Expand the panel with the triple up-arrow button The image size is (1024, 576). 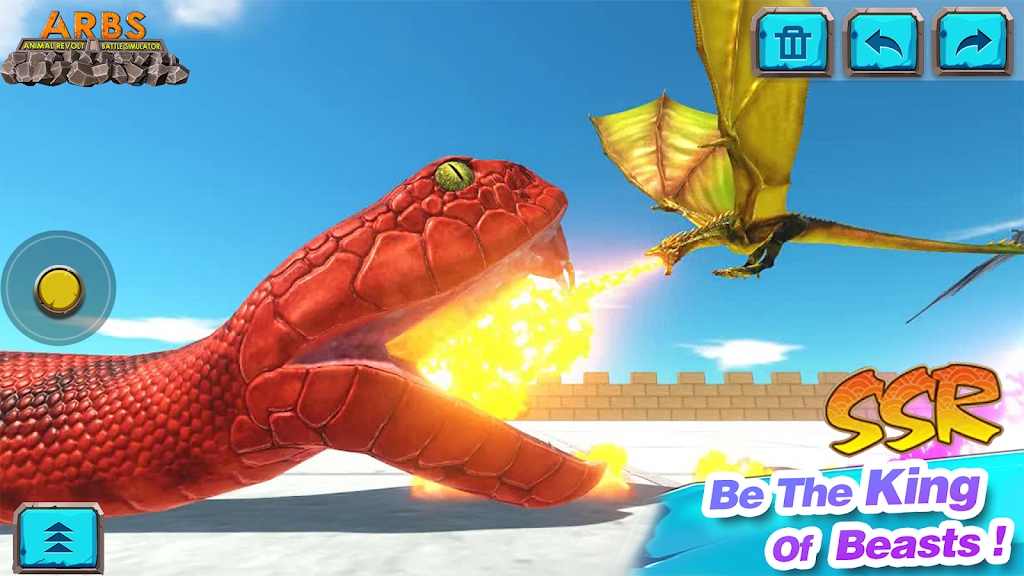[58, 539]
